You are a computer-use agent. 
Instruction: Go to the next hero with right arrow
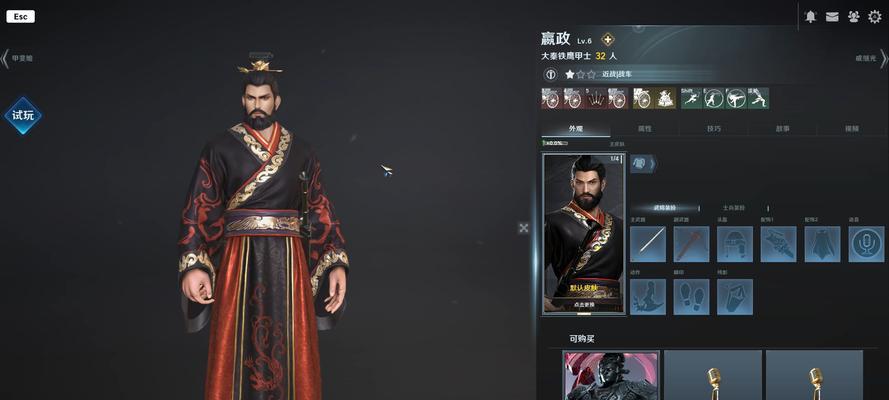[x=883, y=59]
